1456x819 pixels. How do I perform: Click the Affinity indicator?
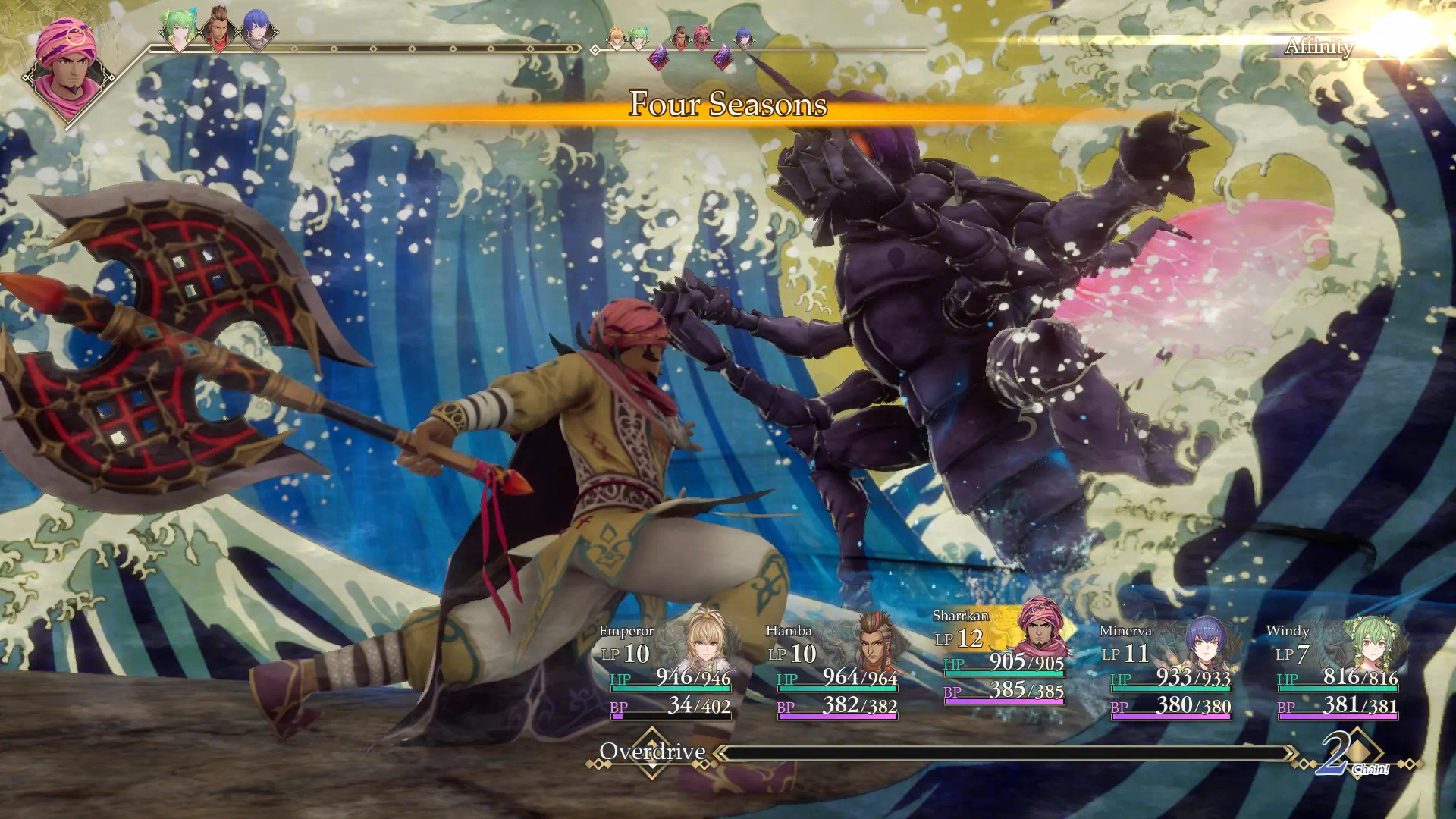pos(1319,47)
